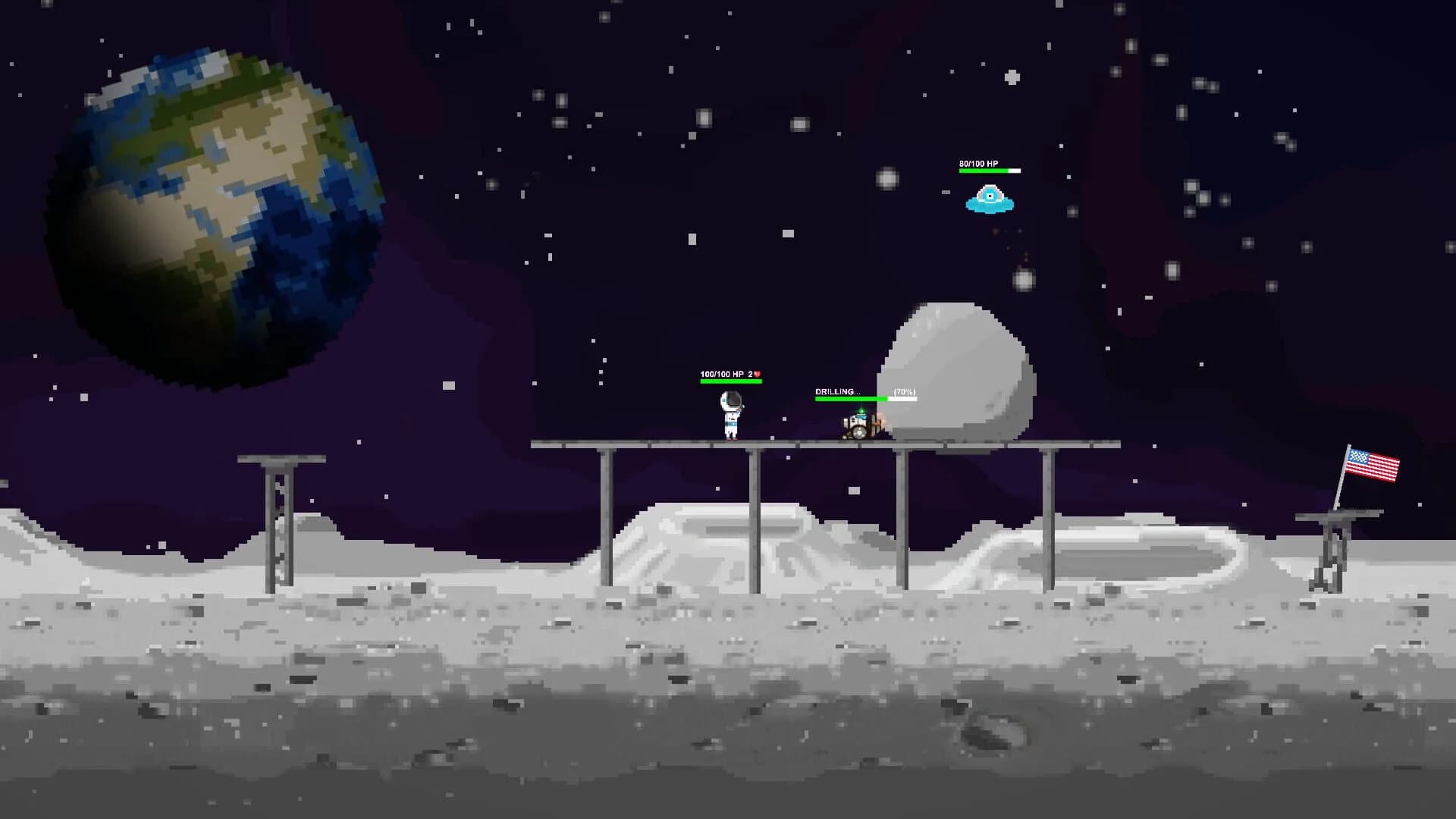Click the (70%) percentage label
The width and height of the screenshot is (1456, 819).
coord(905,392)
